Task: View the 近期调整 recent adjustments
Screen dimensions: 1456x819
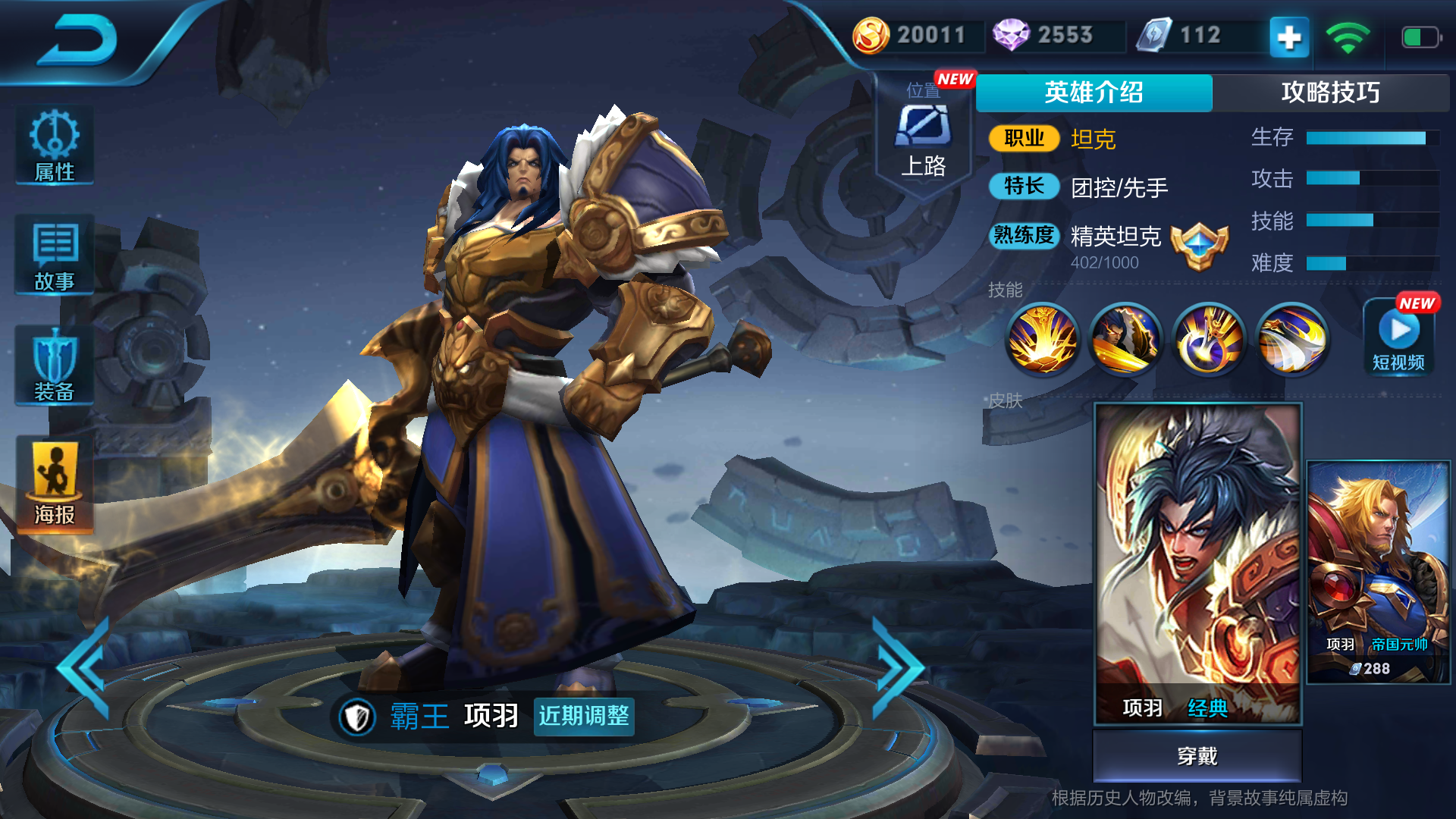Action: (x=584, y=716)
